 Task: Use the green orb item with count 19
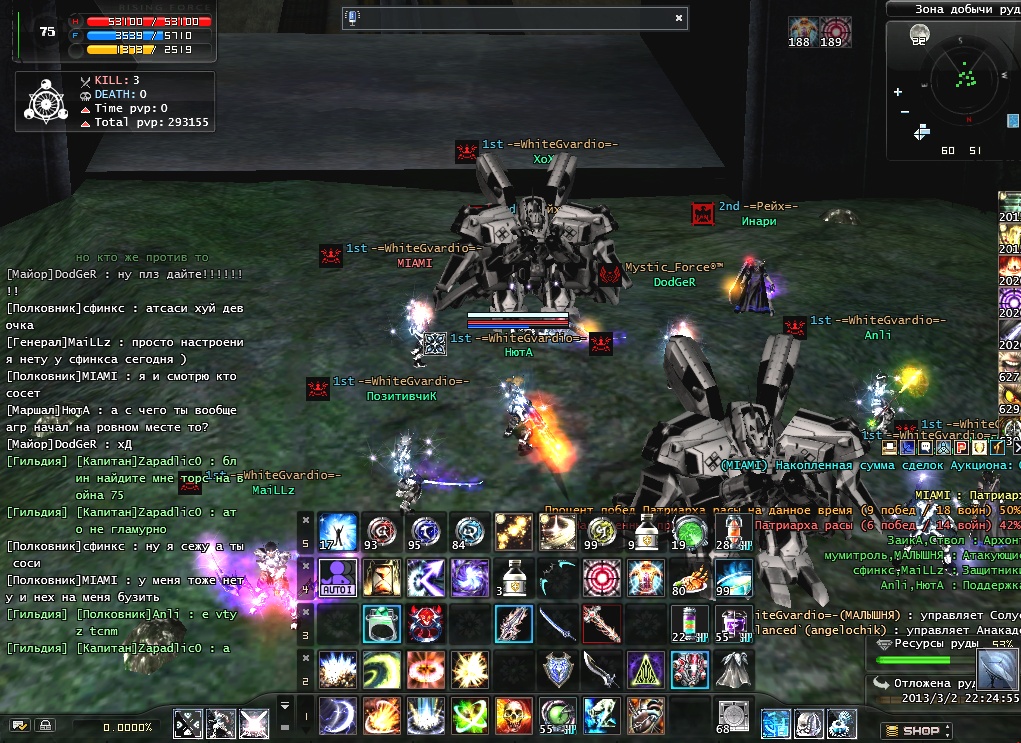click(689, 531)
